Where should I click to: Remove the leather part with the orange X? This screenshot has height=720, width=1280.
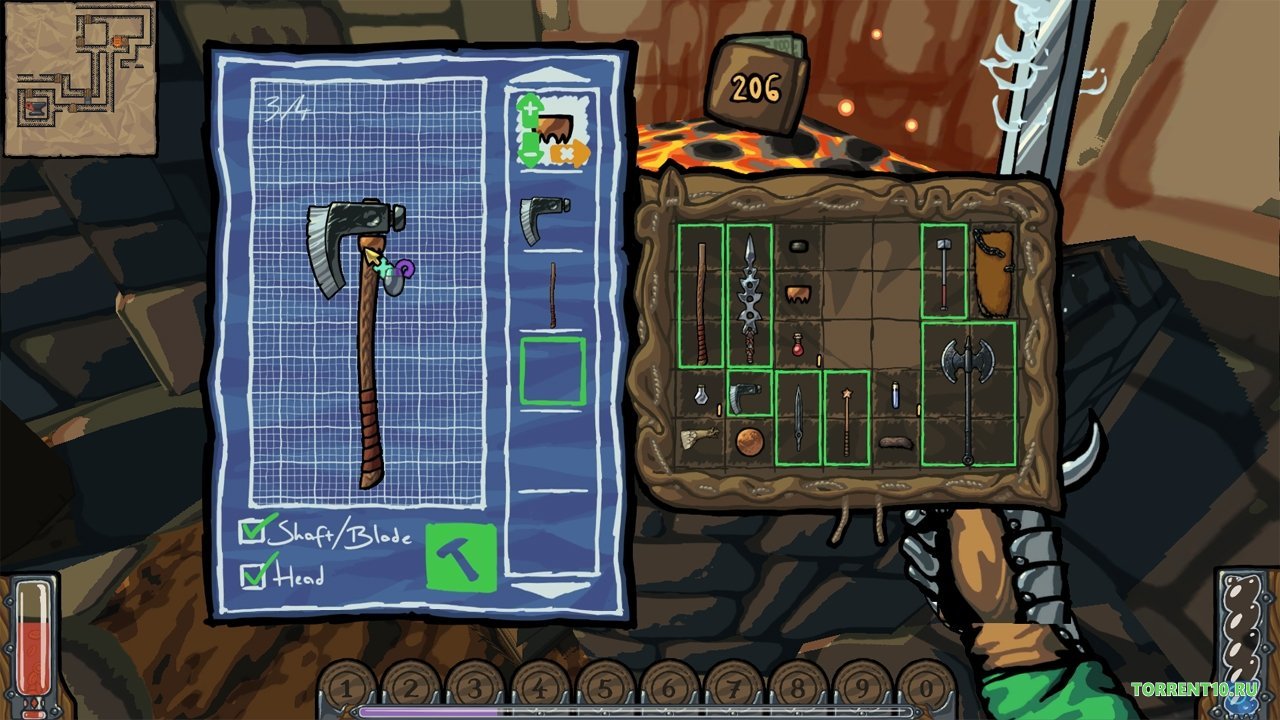[x=570, y=154]
